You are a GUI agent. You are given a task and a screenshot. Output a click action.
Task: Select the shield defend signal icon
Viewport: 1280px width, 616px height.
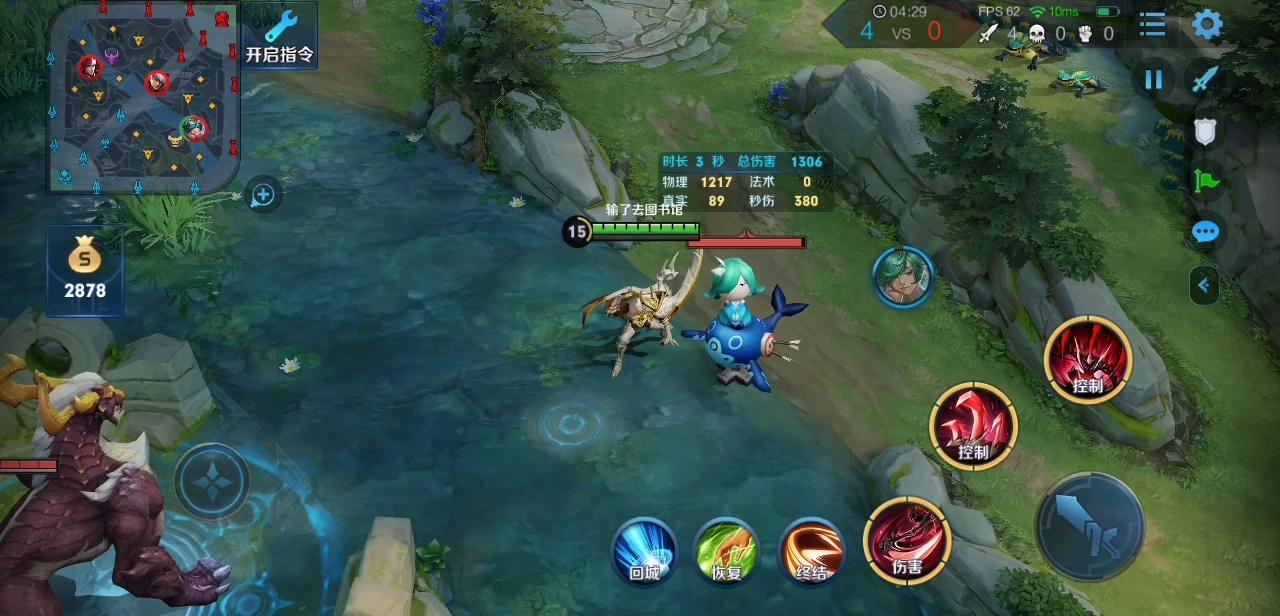(x=1205, y=131)
